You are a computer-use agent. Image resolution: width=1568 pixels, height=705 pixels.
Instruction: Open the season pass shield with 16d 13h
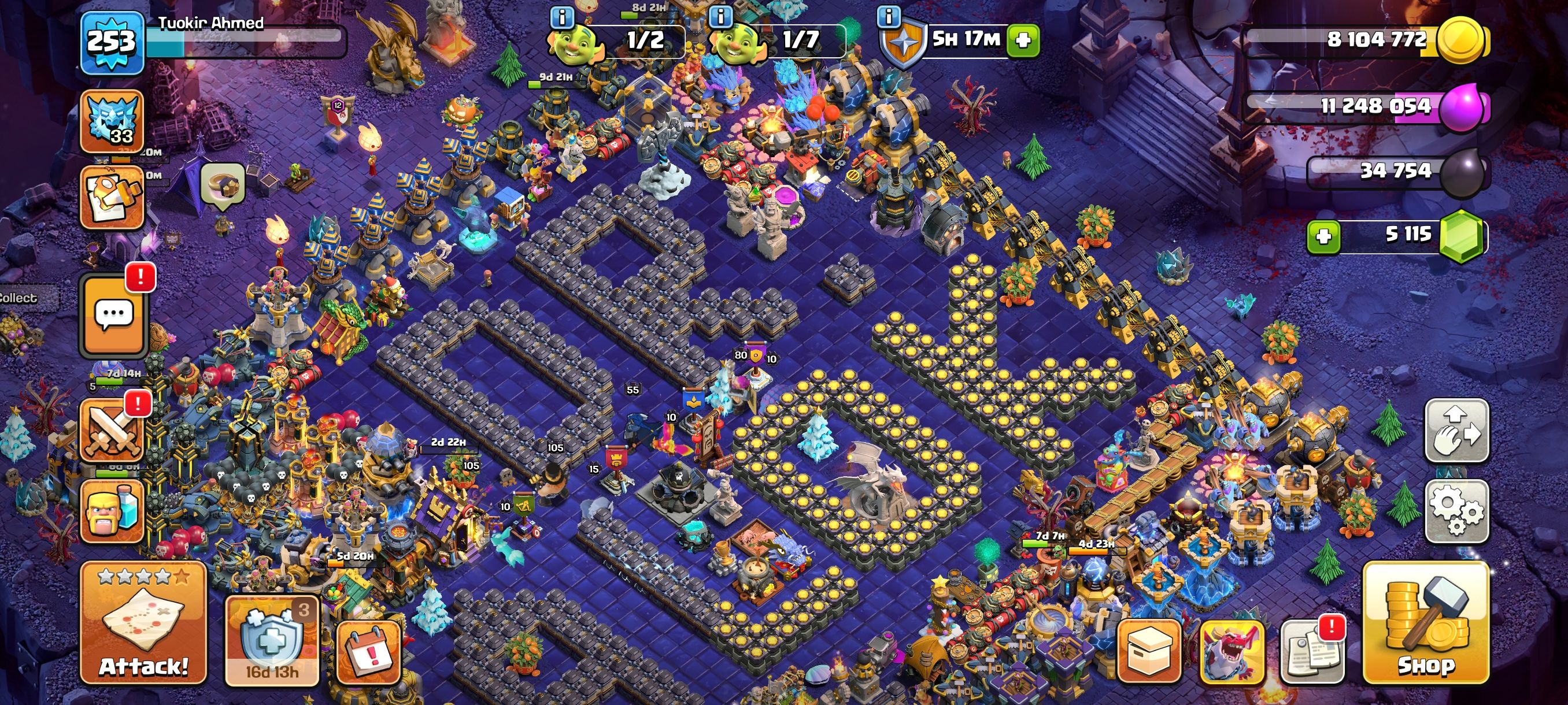point(272,640)
